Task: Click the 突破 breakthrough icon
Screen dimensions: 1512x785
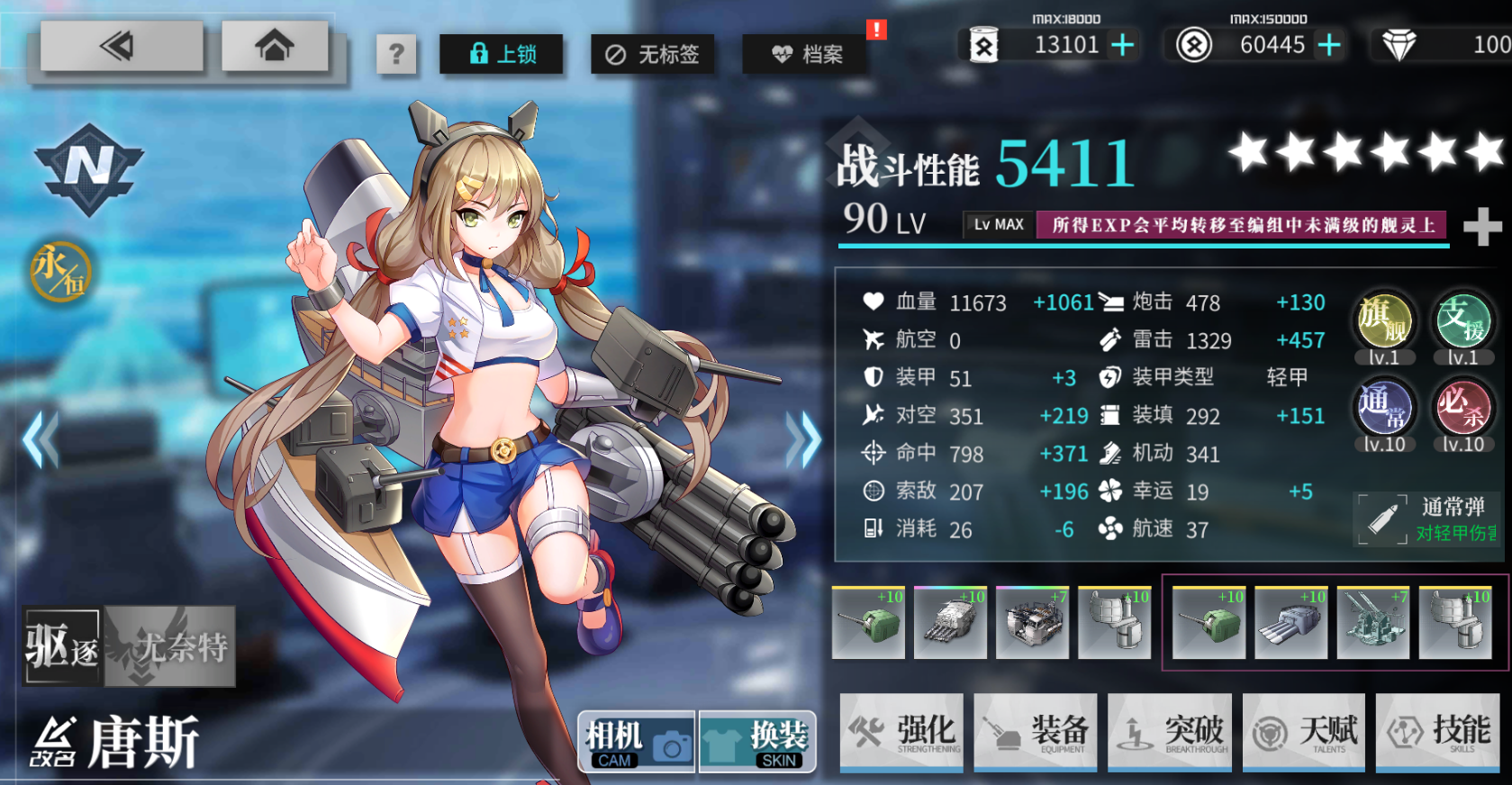Action: tap(1170, 732)
